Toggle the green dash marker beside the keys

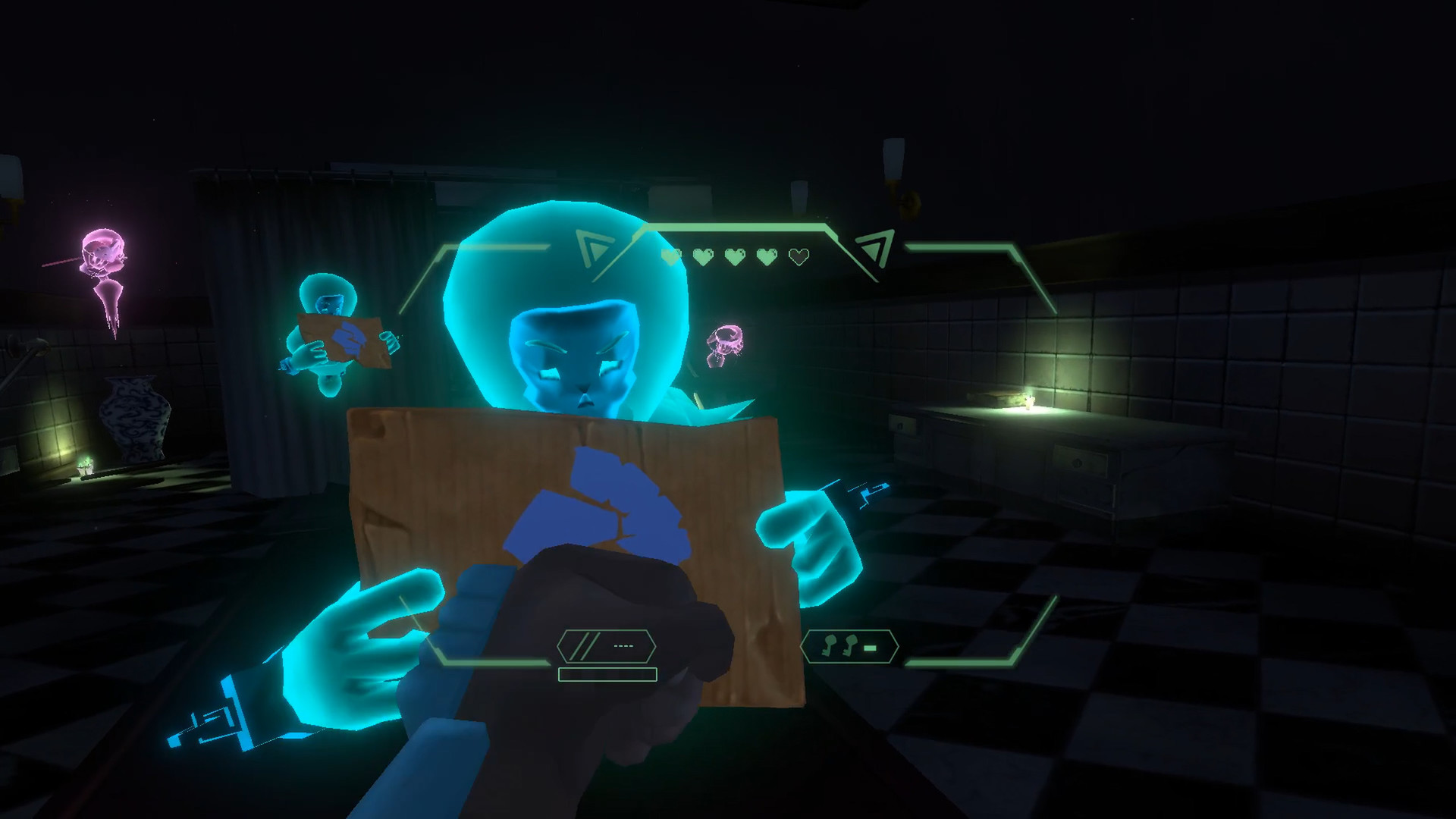coord(870,647)
